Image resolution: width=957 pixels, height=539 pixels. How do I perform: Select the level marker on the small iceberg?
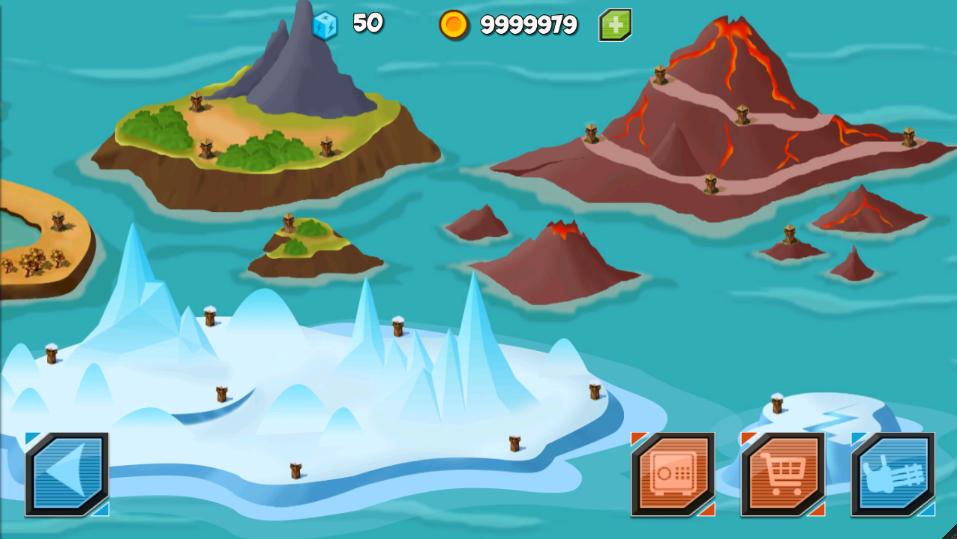(x=777, y=404)
